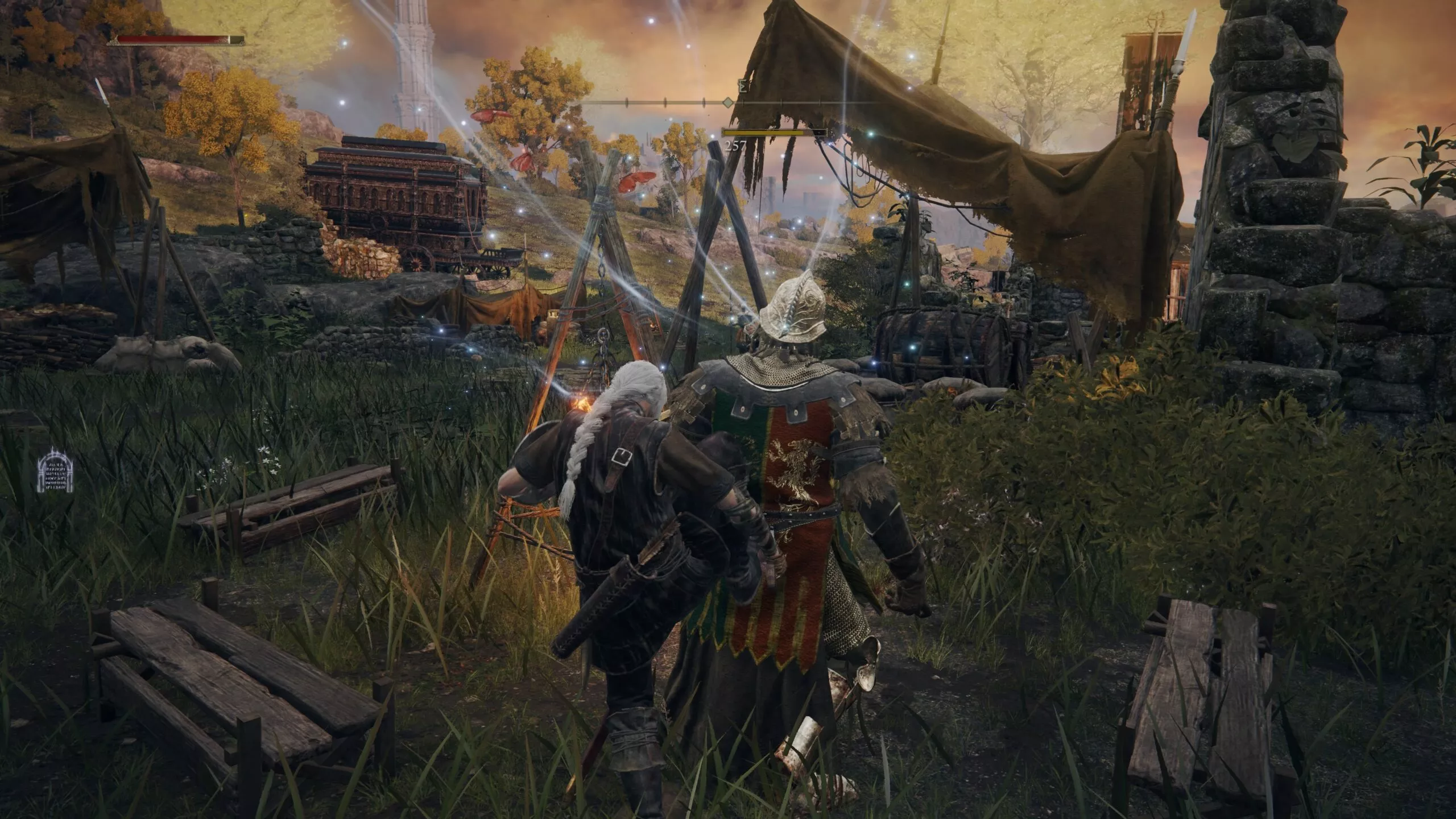This screenshot has height=819, width=1456.
Task: Click the red health bar
Action: point(171,40)
